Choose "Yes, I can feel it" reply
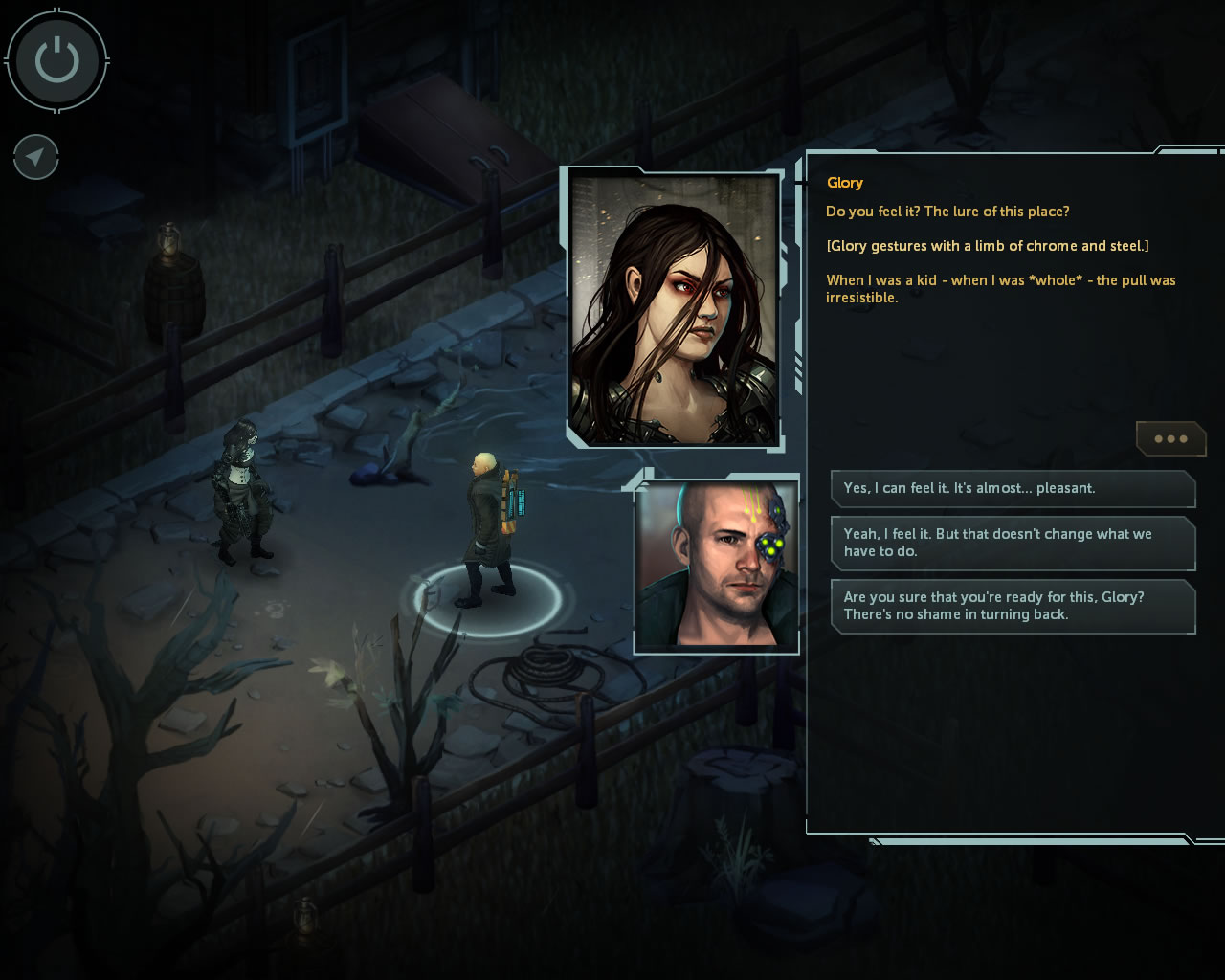Screen dimensions: 1225x980 [x=1013, y=488]
